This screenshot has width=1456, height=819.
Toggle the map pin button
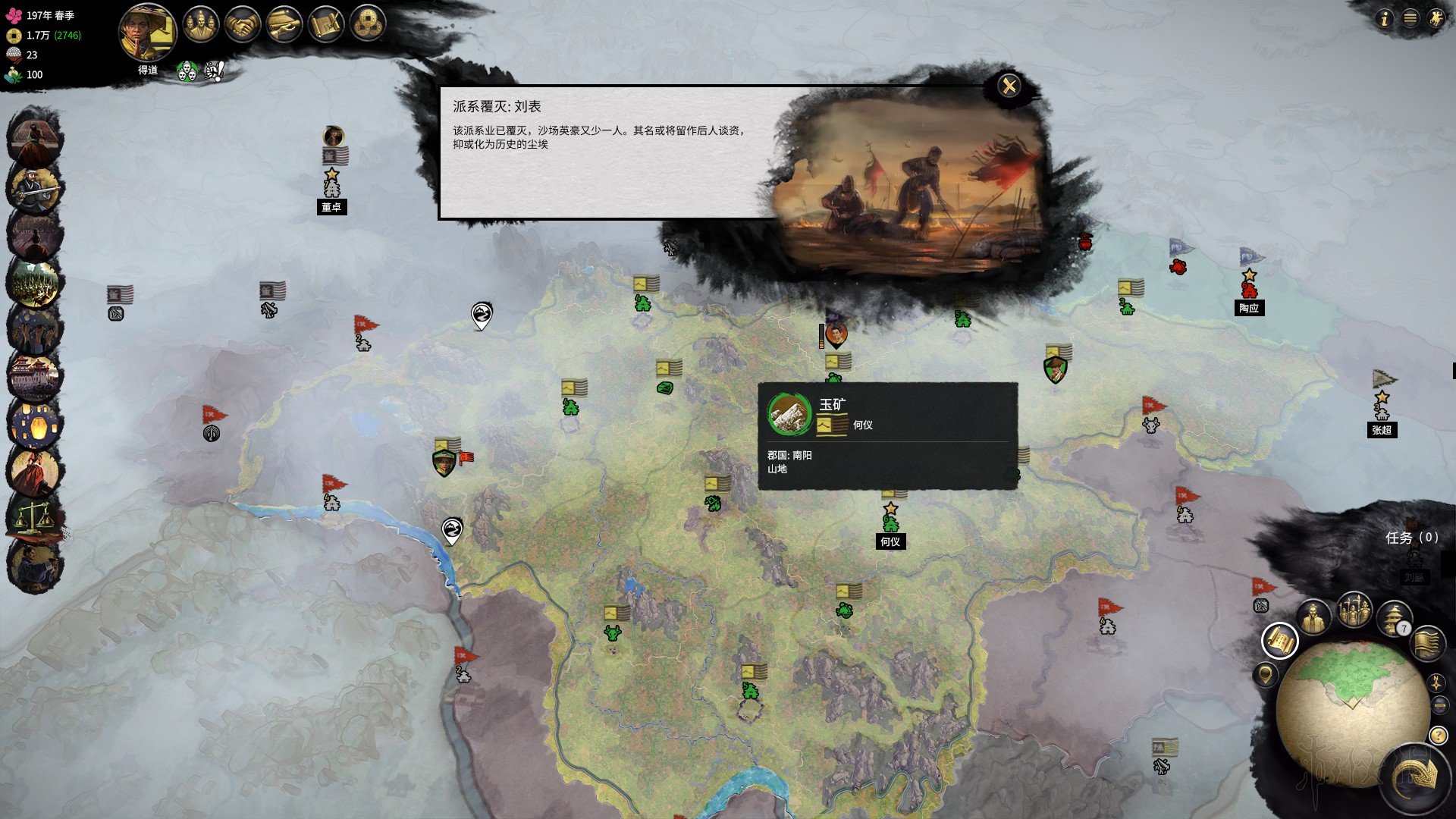click(1265, 673)
